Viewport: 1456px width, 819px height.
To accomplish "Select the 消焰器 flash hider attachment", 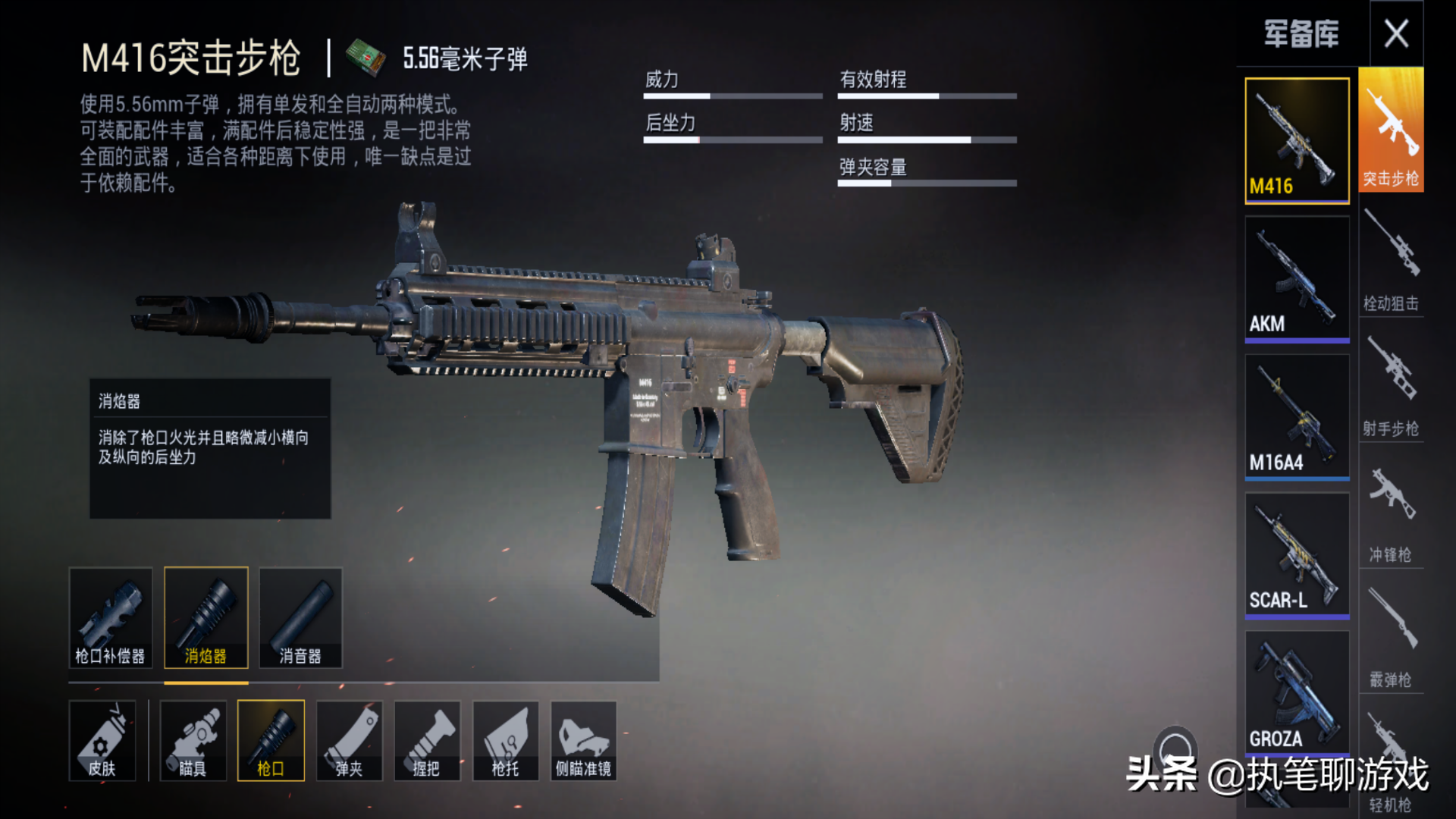I will pyautogui.click(x=206, y=617).
